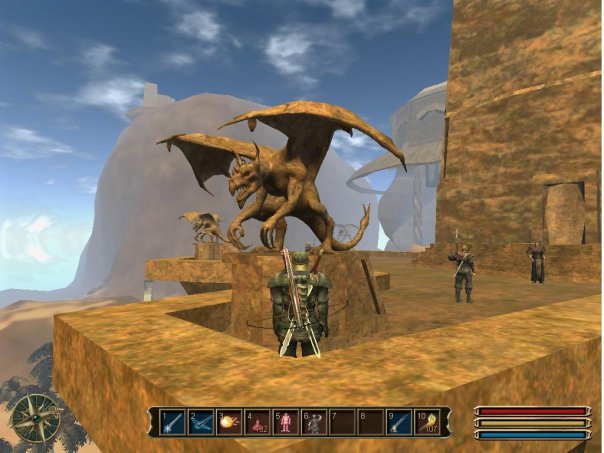604x453 pixels.
Task: Activate the pink figure icon in slot 5
Action: pyautogui.click(x=285, y=422)
